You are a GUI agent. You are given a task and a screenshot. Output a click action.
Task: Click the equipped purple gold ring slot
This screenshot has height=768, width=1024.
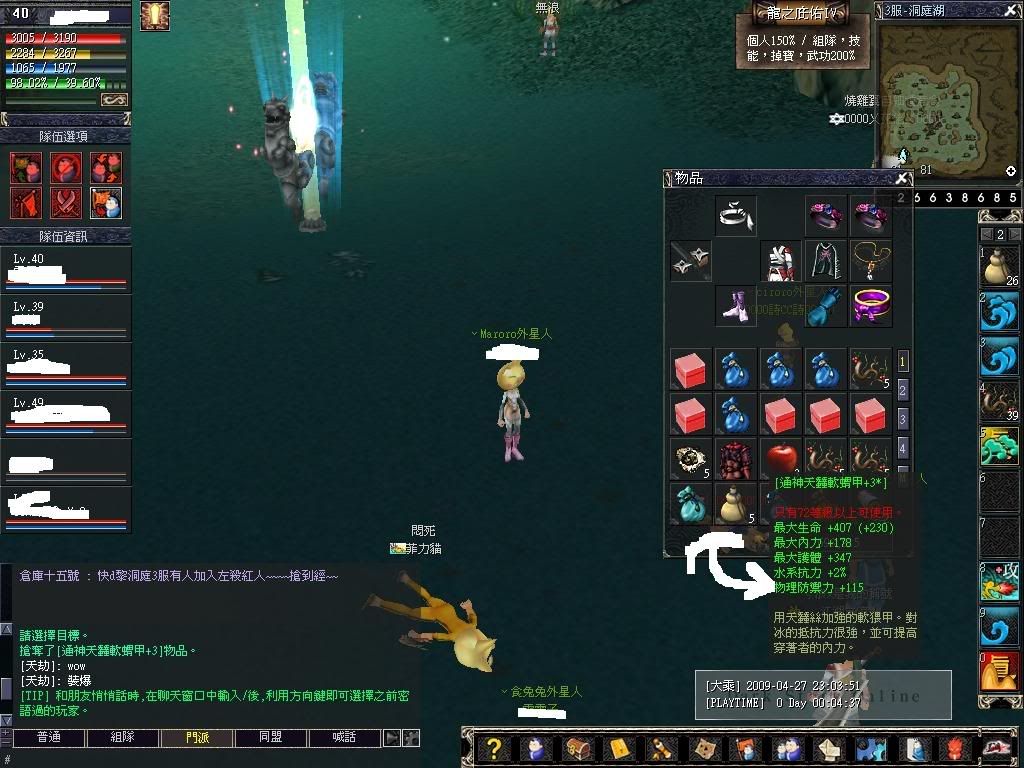(x=871, y=306)
